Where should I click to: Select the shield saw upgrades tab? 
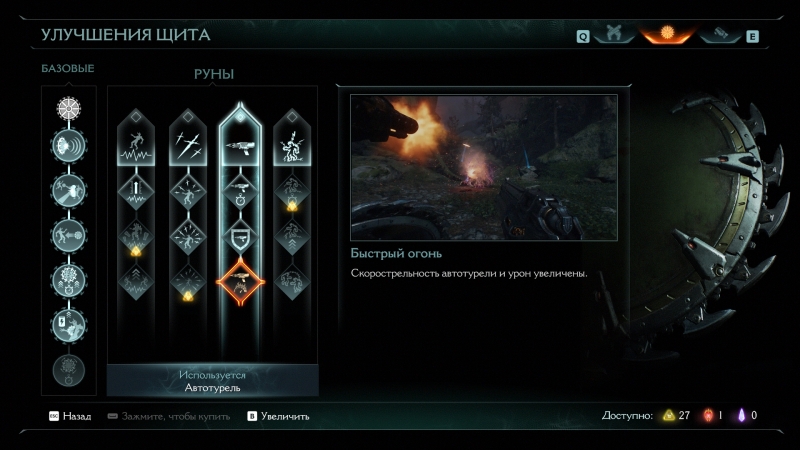[x=667, y=36]
